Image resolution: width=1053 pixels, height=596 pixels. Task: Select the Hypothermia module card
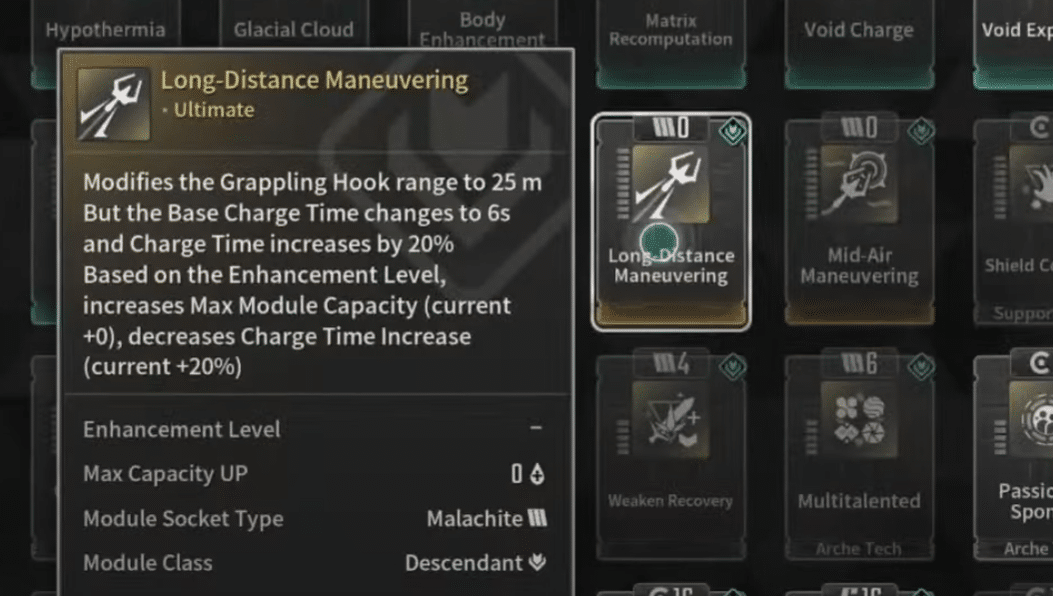point(105,28)
